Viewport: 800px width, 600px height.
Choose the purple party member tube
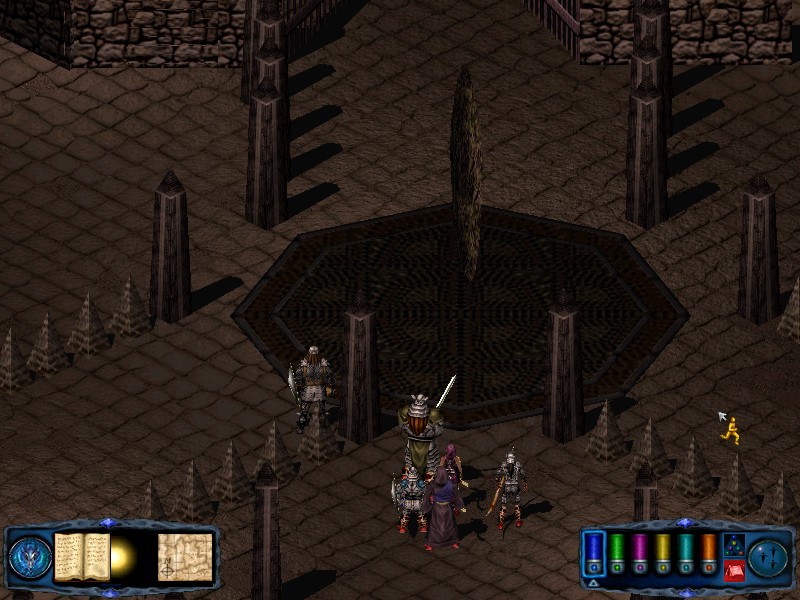tap(640, 552)
